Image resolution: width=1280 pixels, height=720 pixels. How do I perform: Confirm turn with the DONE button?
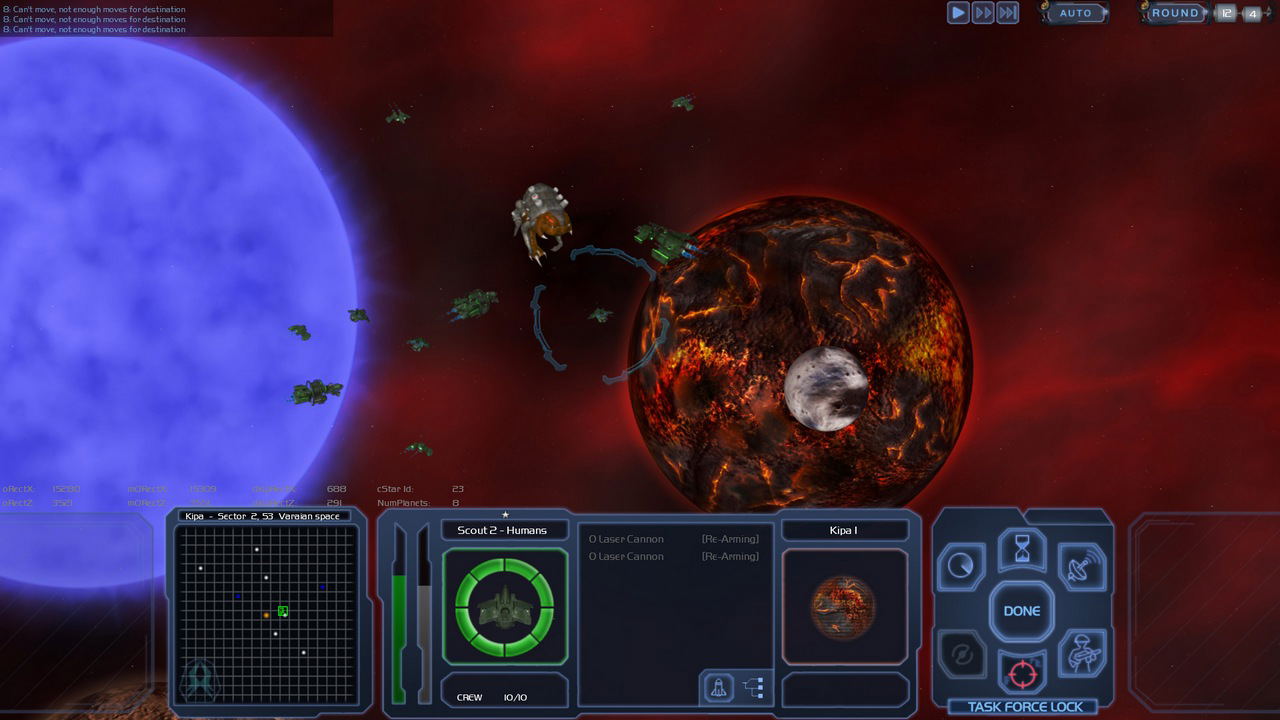coord(1022,611)
